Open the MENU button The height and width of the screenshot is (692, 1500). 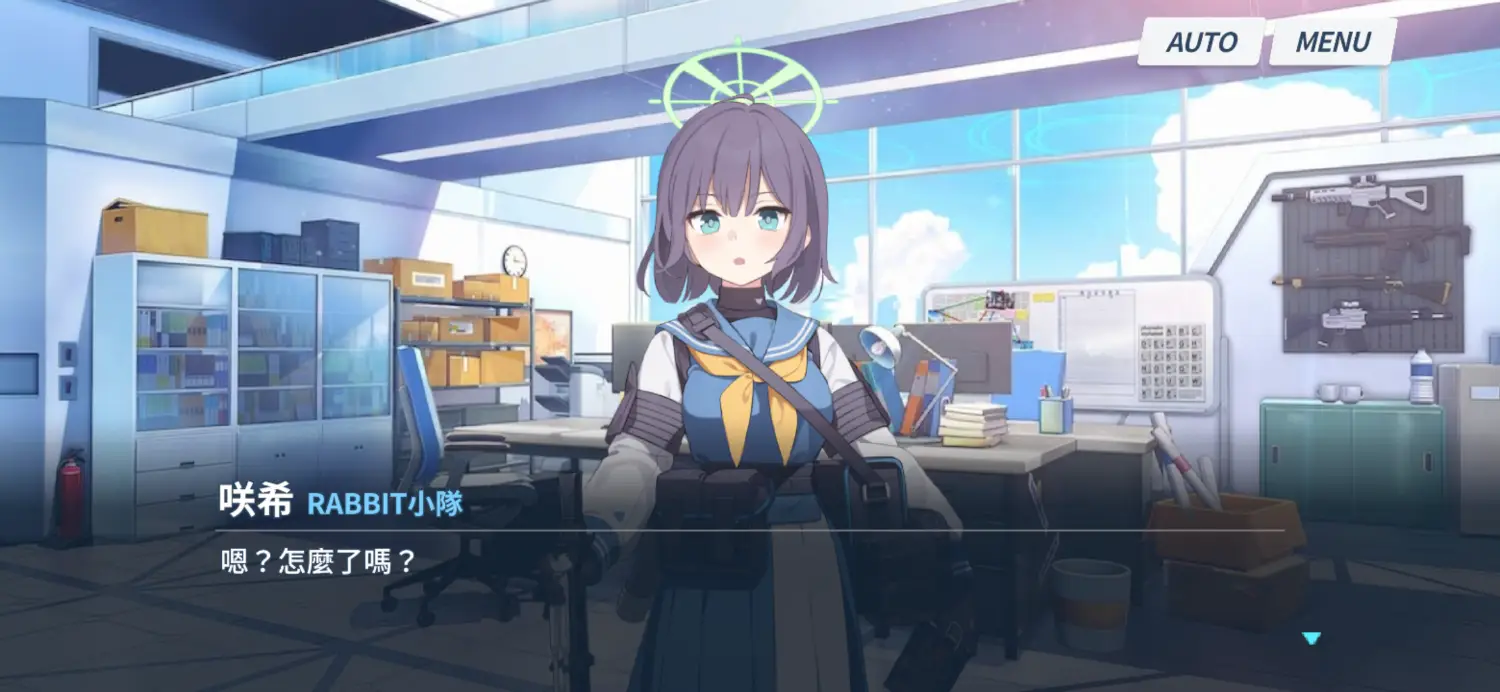(1332, 42)
